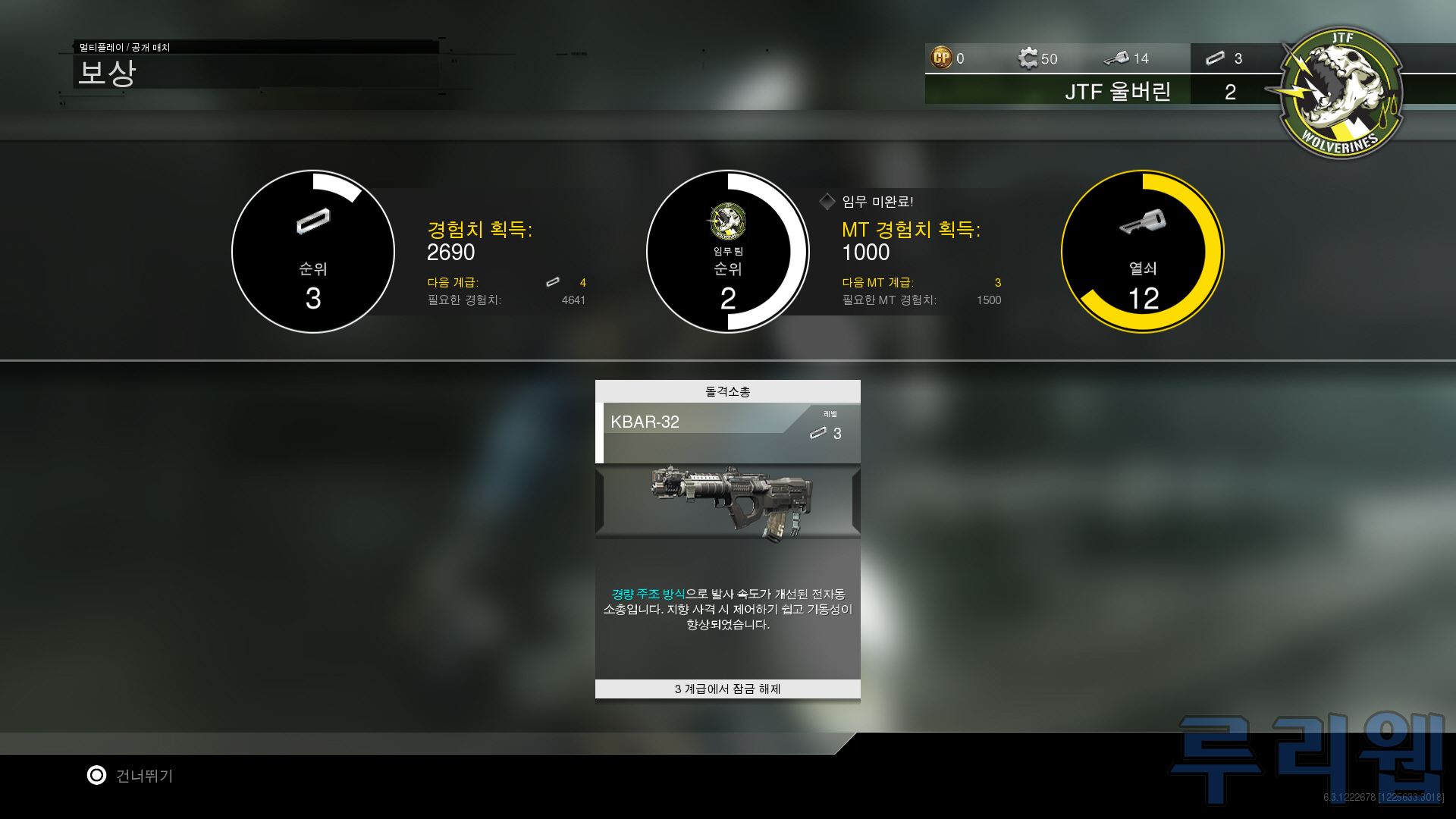
Task: Open the JTF Wolverines team emblem
Action: point(1341,93)
